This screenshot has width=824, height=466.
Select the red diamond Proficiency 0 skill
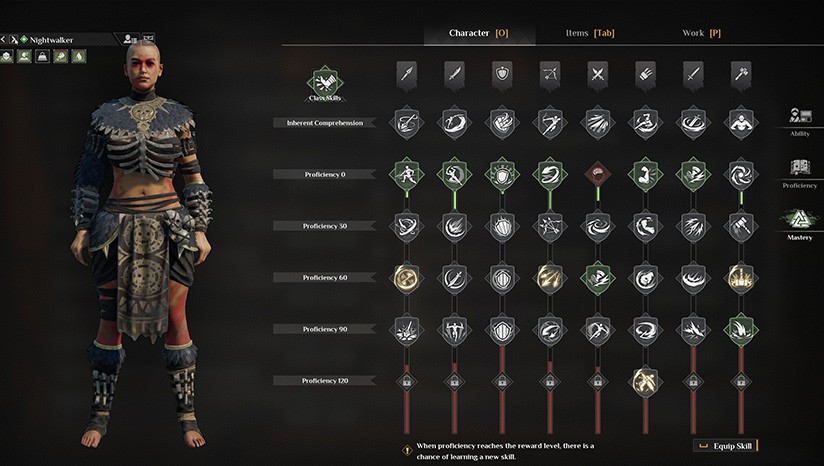597,174
